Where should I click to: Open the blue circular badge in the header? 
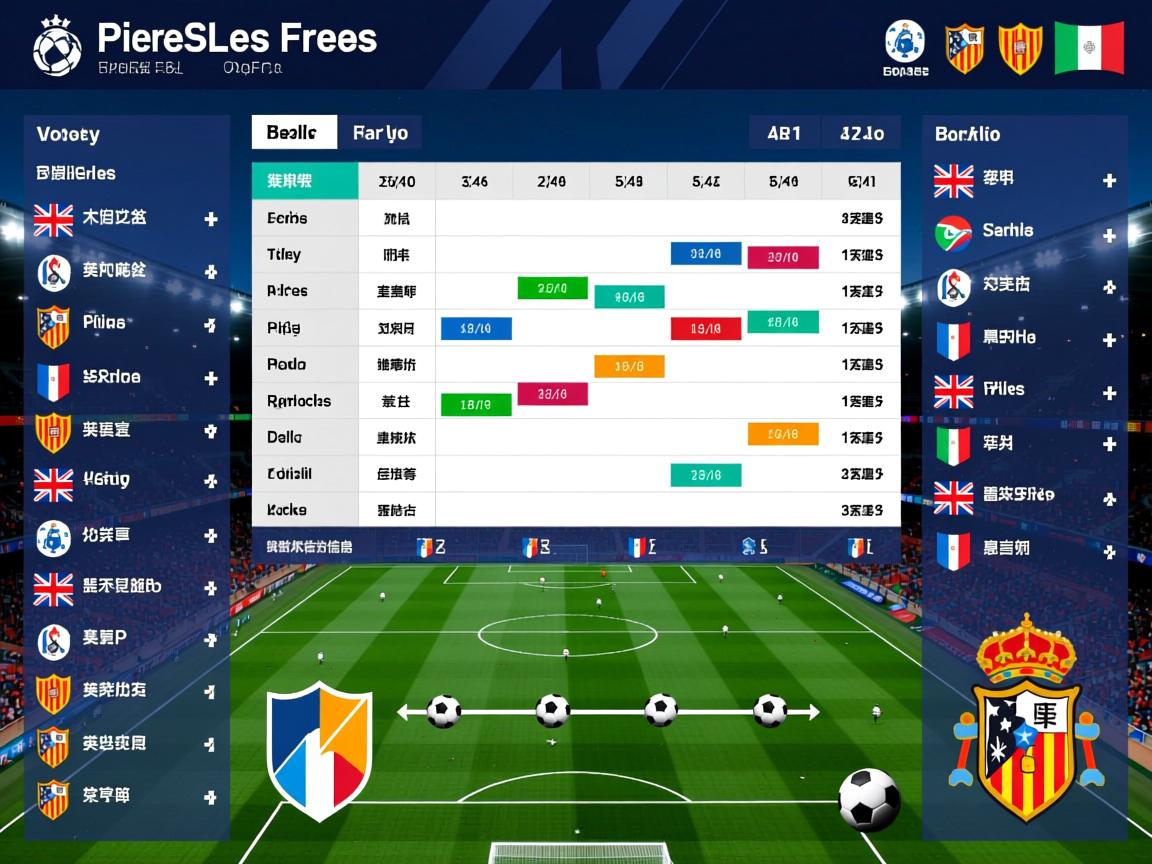point(904,41)
